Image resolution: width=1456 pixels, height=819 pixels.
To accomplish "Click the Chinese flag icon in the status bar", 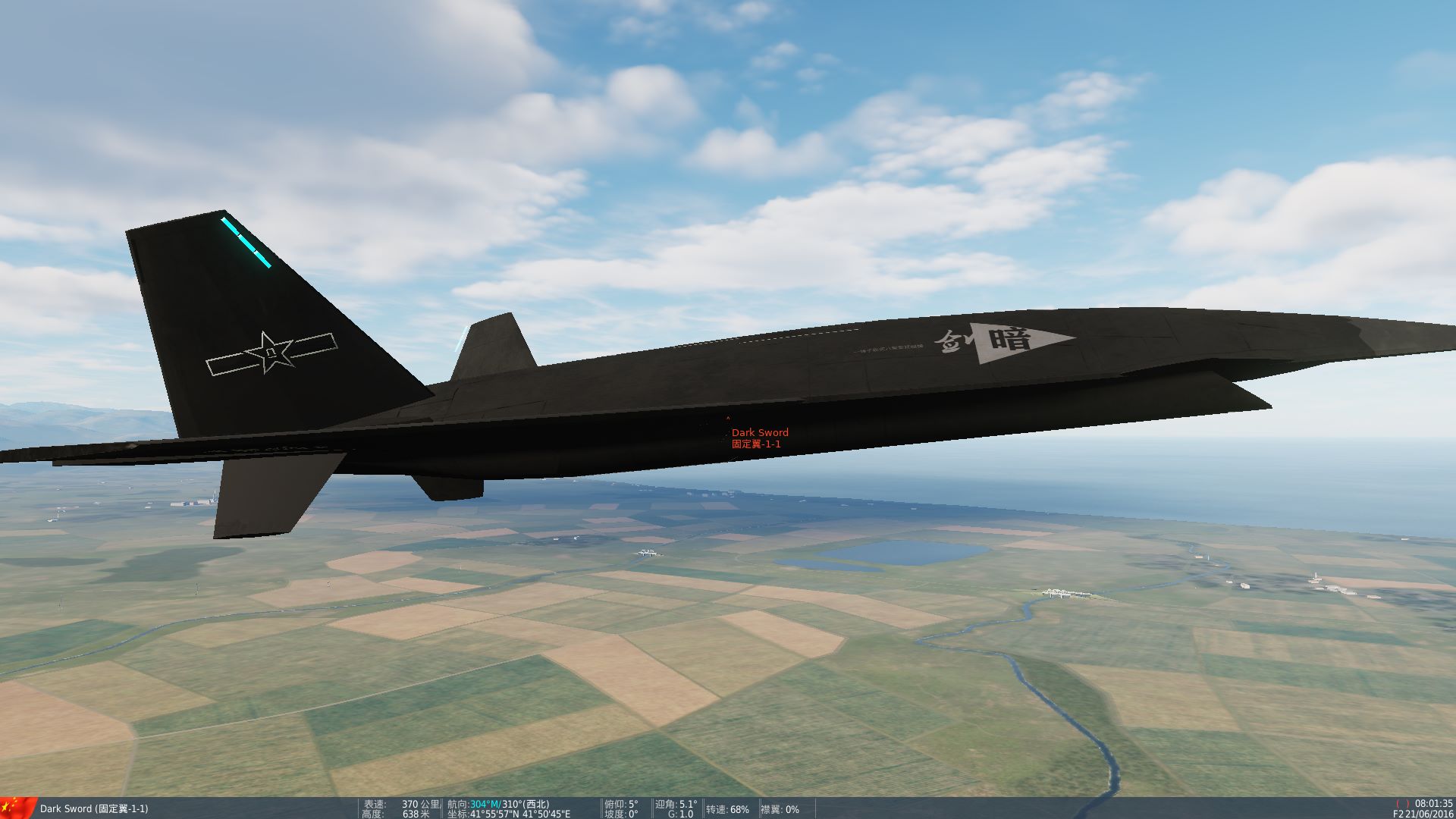I will [x=15, y=805].
